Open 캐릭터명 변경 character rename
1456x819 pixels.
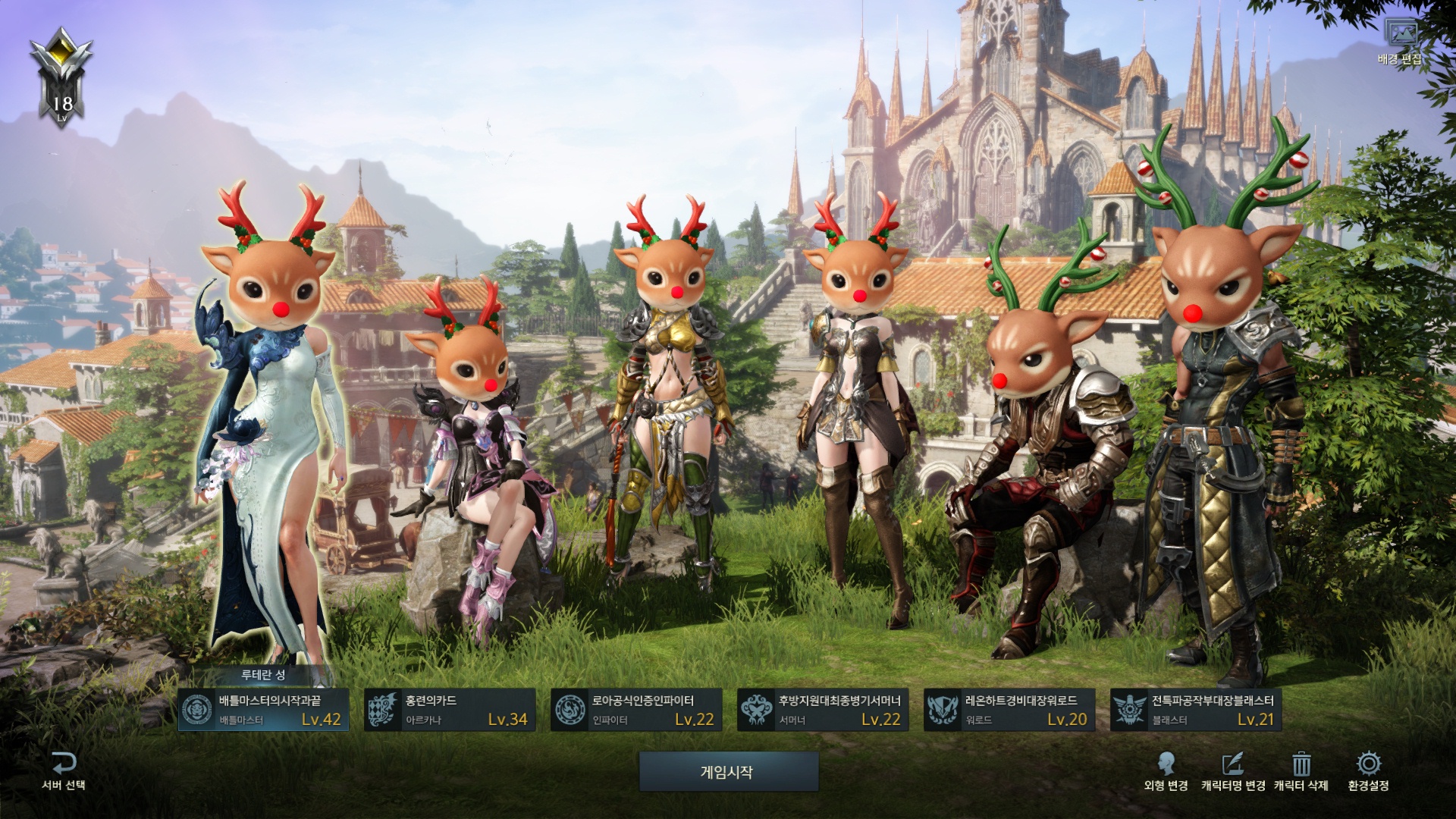tap(1233, 770)
